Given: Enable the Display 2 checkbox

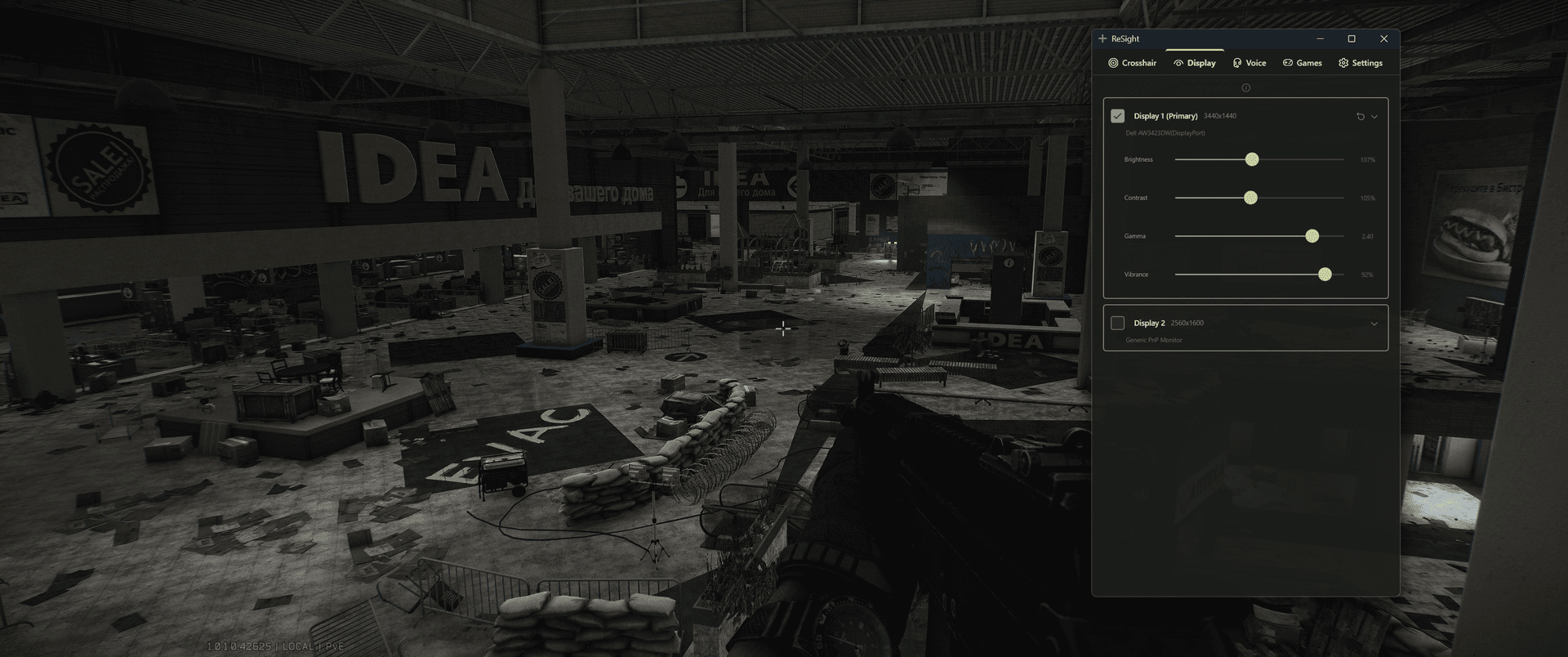Looking at the screenshot, I should (1117, 323).
